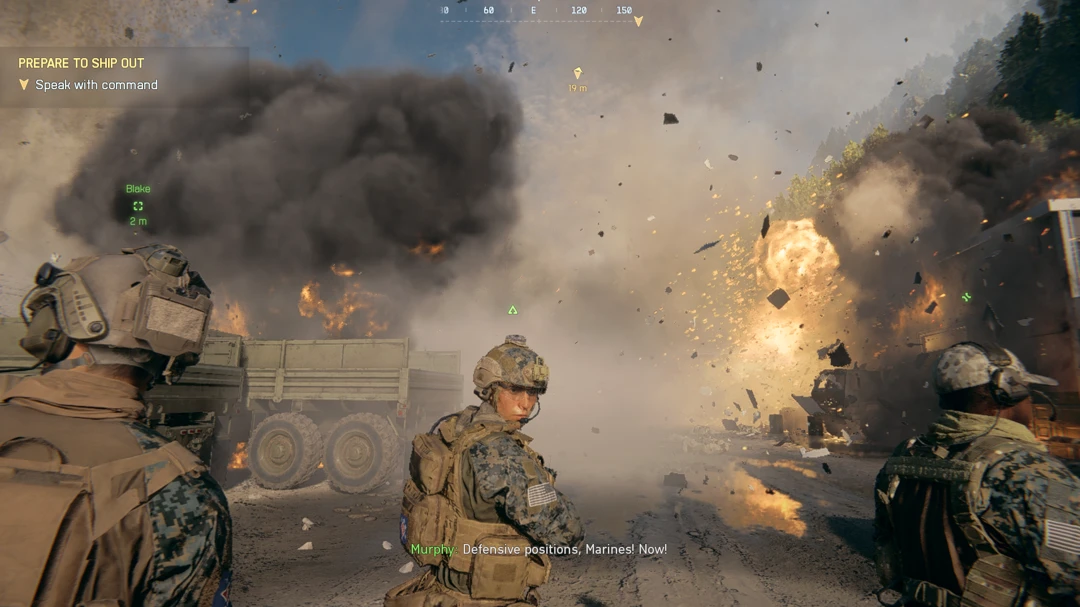Viewport: 1080px width, 607px height.
Task: Select Blake's green squad marker icon
Action: click(138, 206)
